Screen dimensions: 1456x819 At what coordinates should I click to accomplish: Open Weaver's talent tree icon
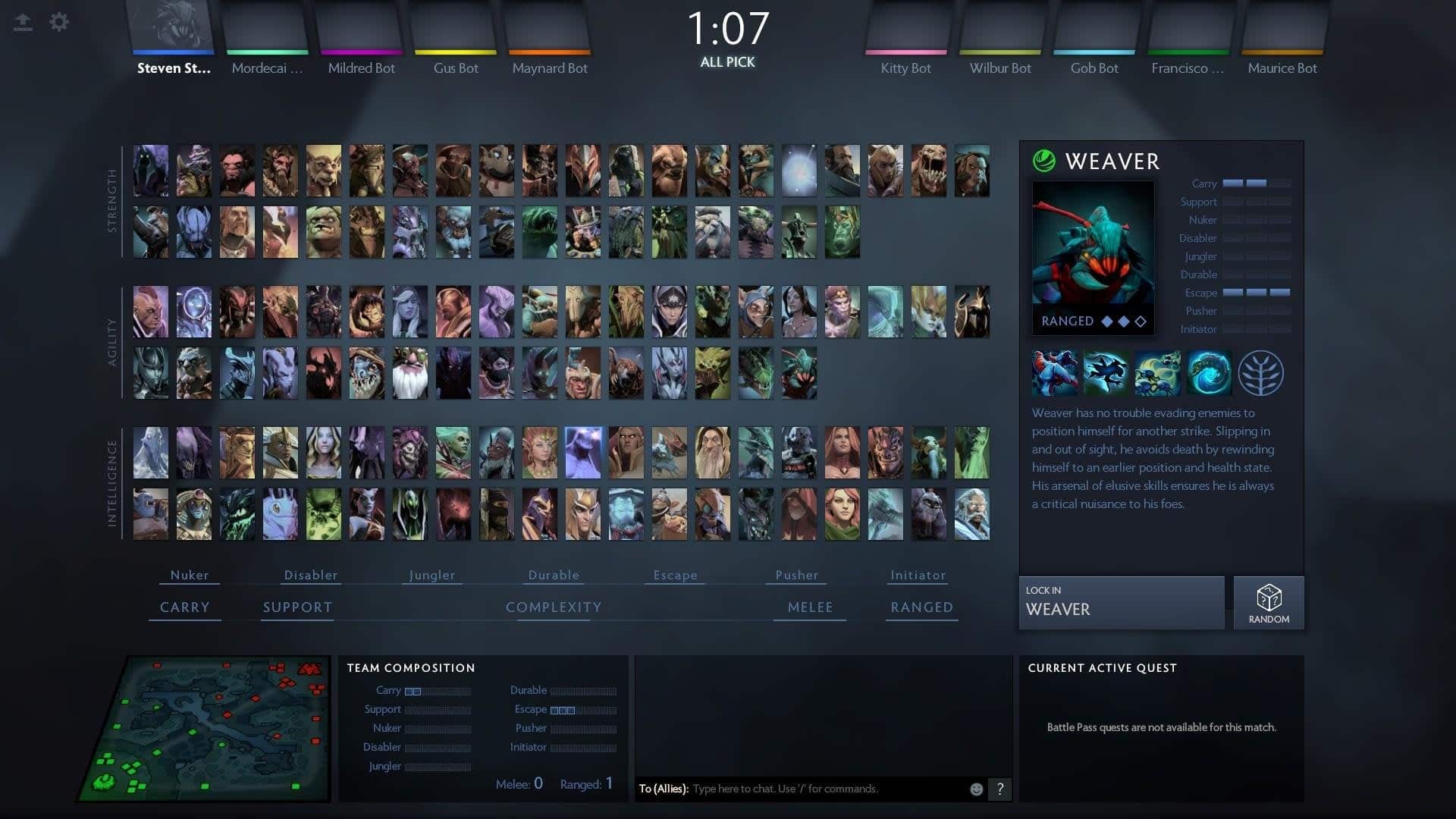(1260, 373)
